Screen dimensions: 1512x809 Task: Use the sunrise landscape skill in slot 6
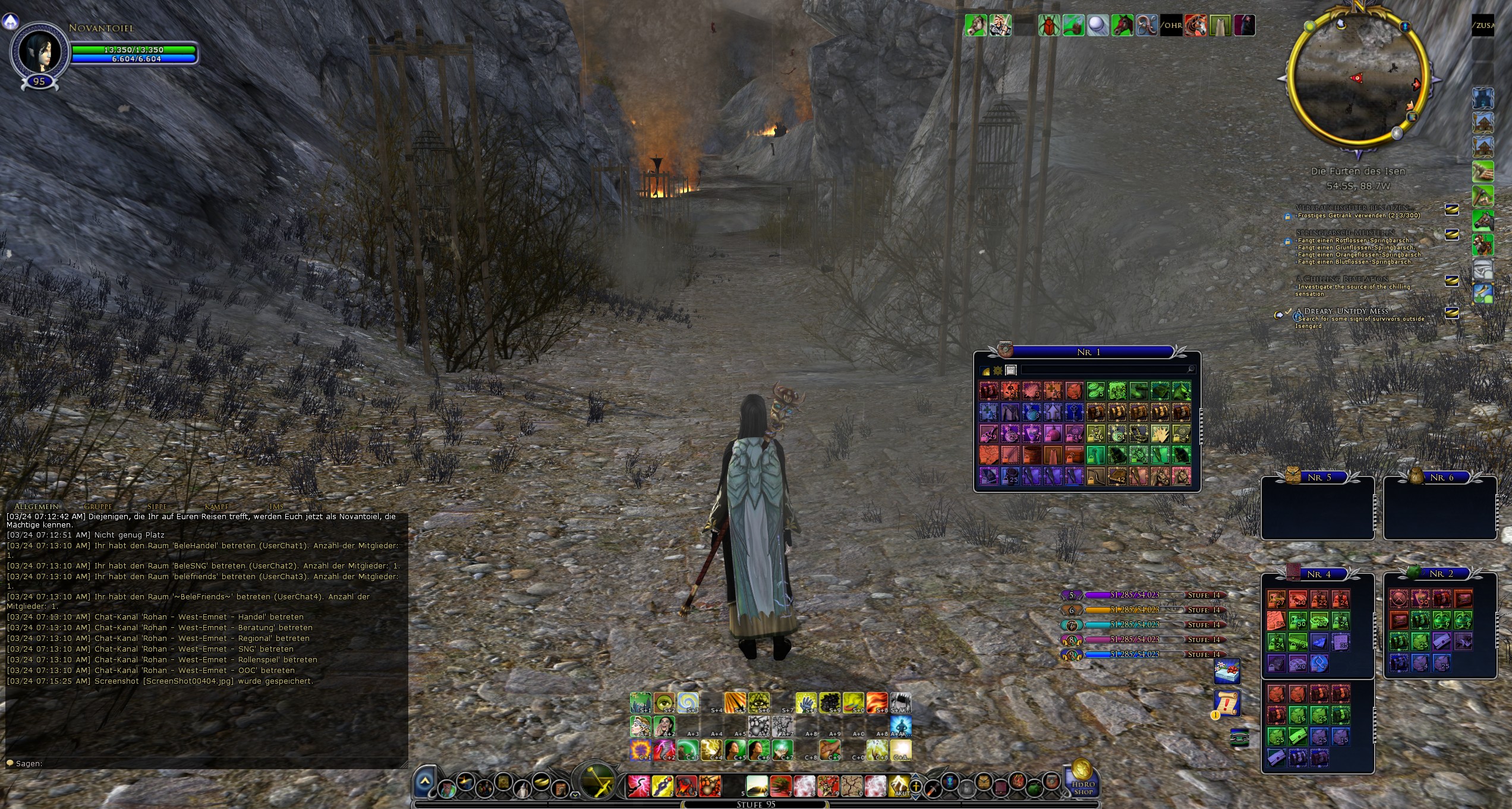point(757,786)
